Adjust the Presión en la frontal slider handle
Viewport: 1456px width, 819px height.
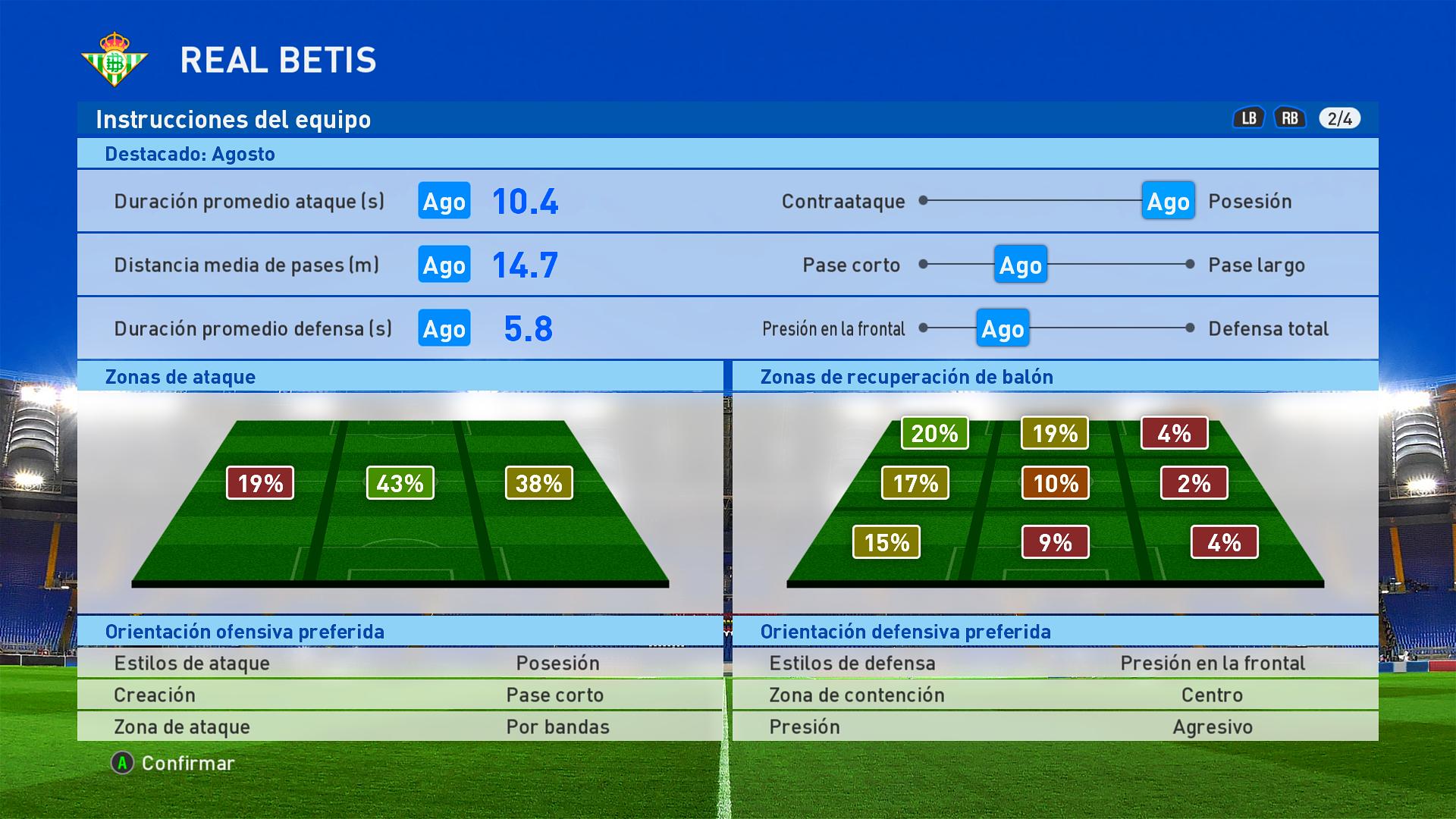click(x=1002, y=328)
